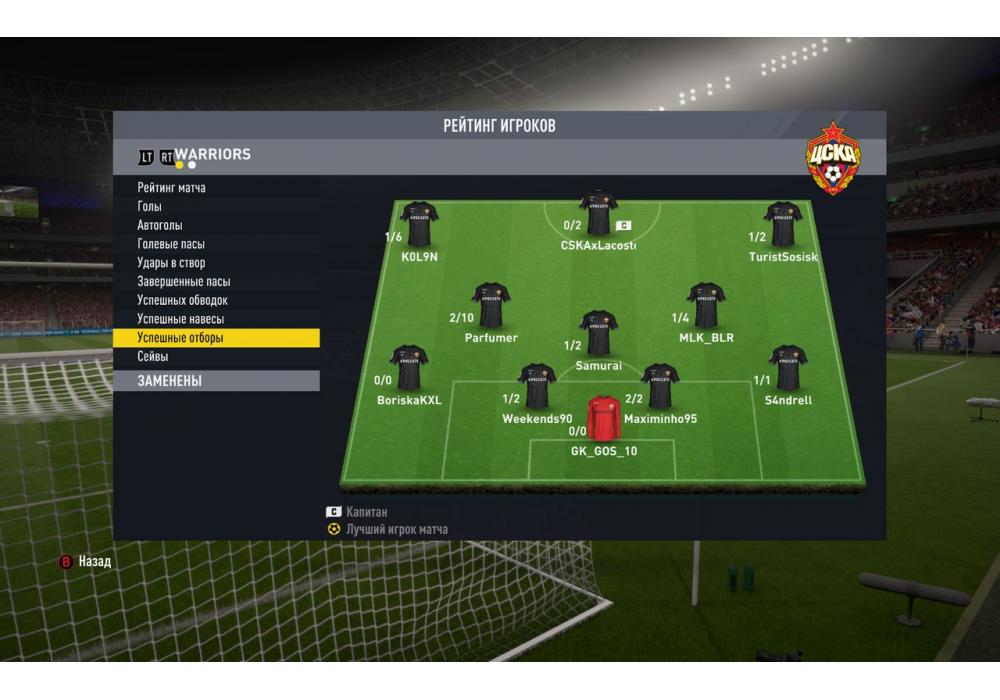Switch to Завершенные пасы stats

(x=184, y=282)
